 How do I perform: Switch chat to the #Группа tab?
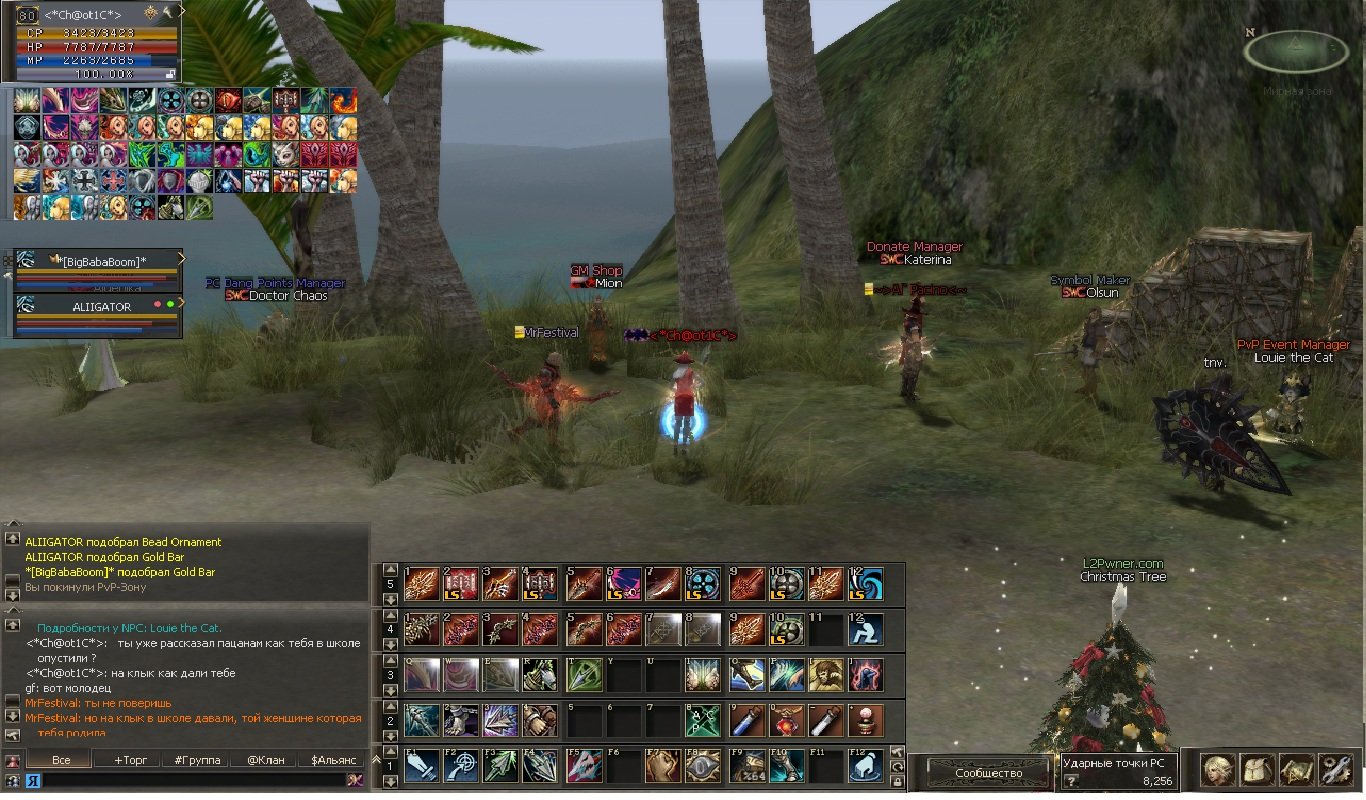197,760
